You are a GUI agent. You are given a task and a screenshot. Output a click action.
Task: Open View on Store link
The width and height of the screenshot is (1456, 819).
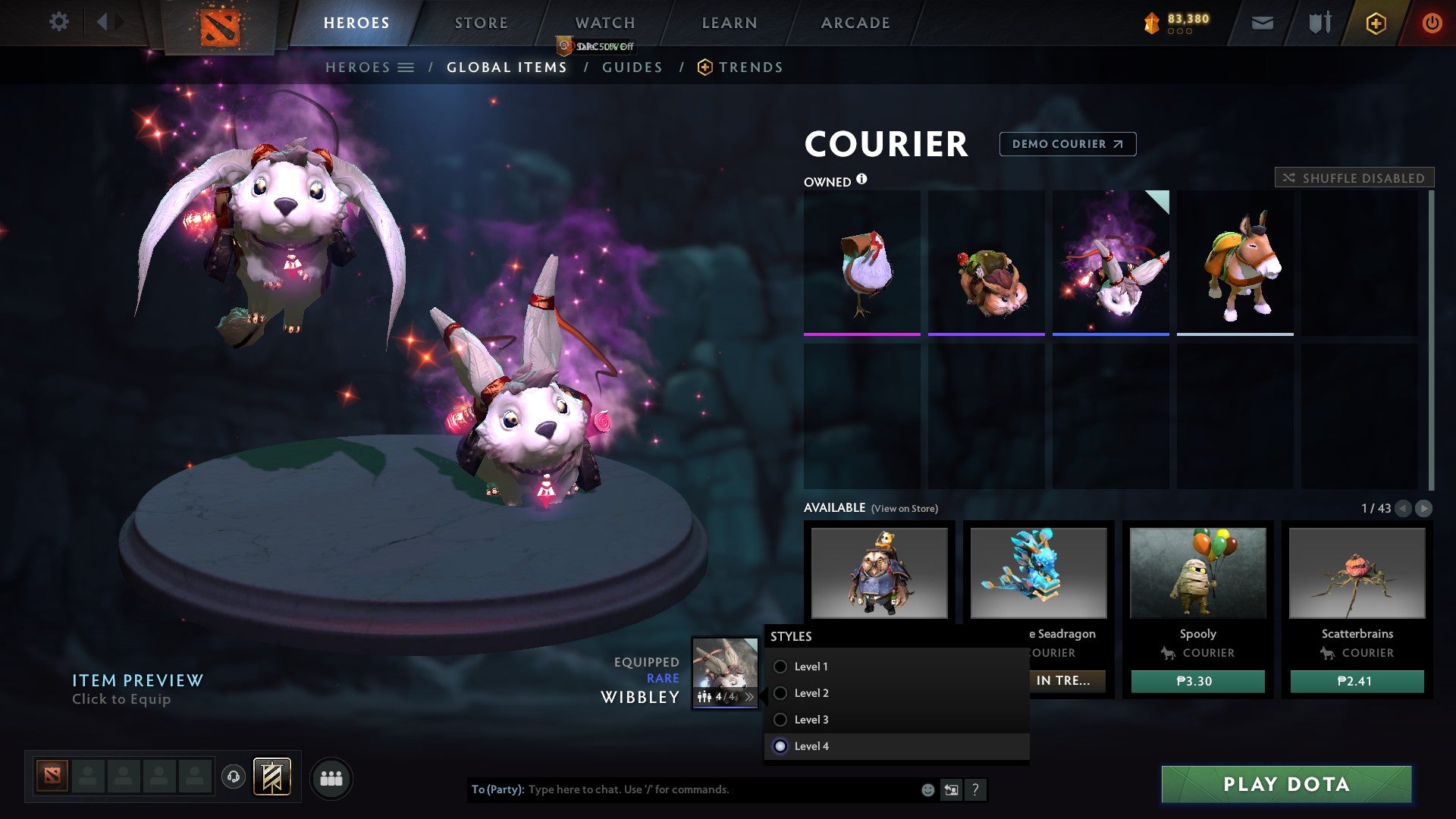pos(905,509)
